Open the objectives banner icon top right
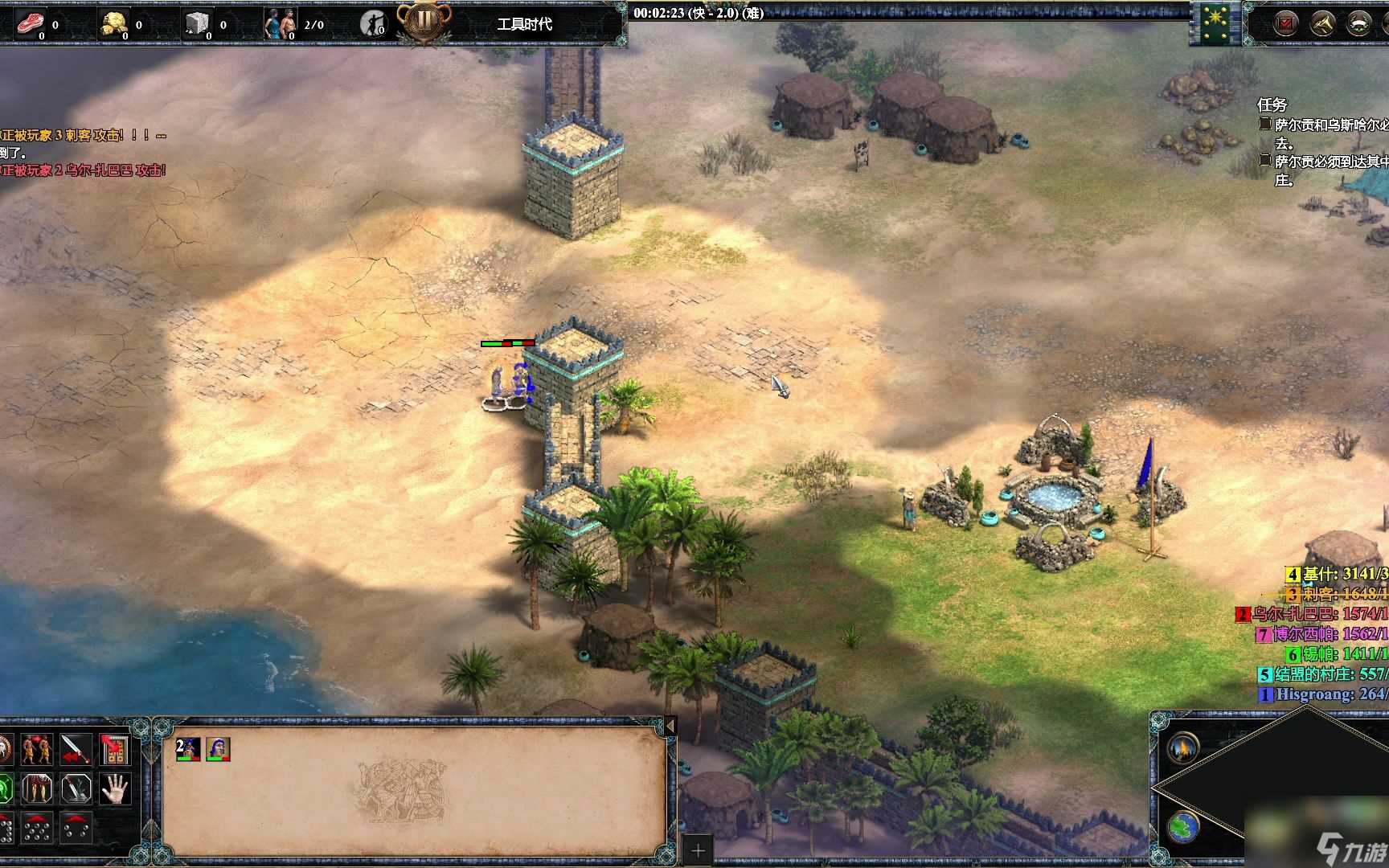The height and width of the screenshot is (868, 1389). tap(1285, 23)
